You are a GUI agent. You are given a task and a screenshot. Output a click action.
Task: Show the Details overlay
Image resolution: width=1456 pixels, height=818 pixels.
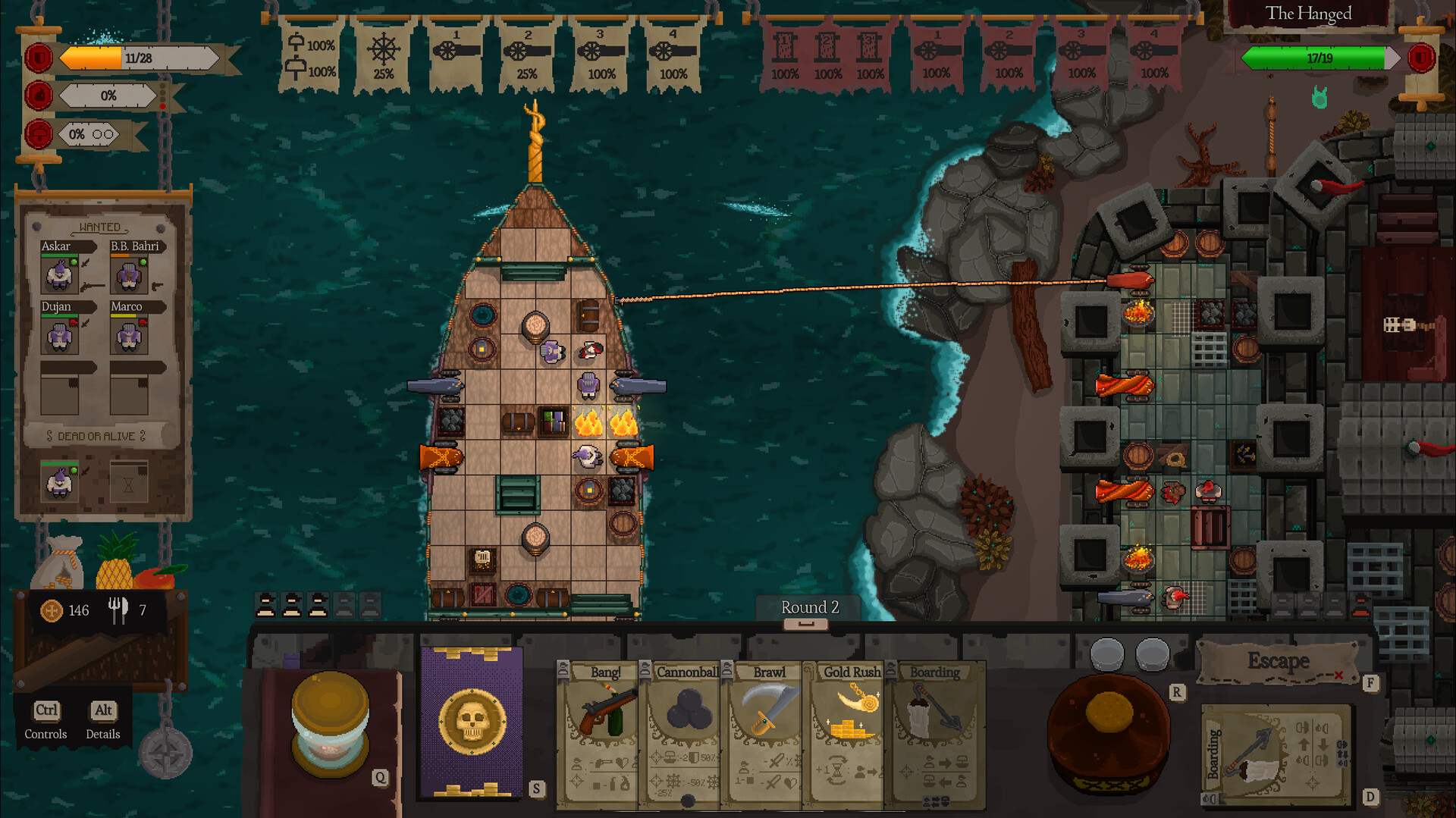[x=103, y=719]
